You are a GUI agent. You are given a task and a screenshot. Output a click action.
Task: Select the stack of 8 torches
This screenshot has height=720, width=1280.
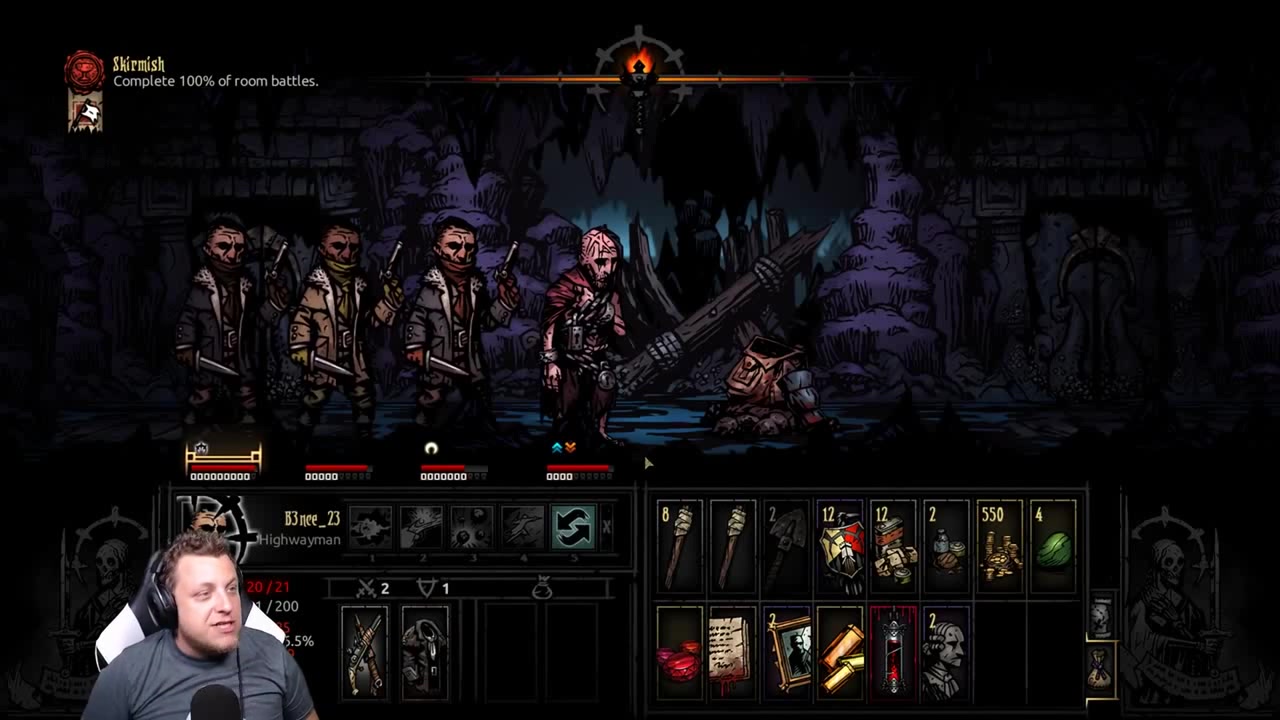[680, 546]
